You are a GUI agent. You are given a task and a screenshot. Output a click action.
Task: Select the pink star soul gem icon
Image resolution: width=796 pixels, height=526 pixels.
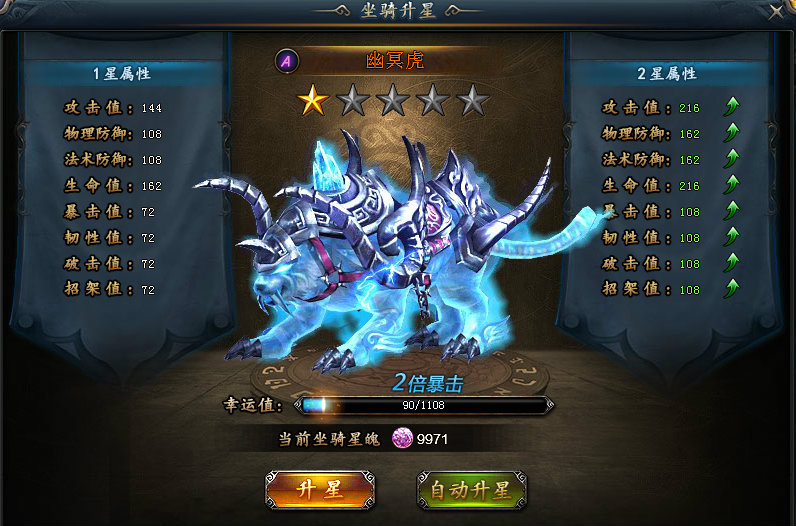(402, 439)
